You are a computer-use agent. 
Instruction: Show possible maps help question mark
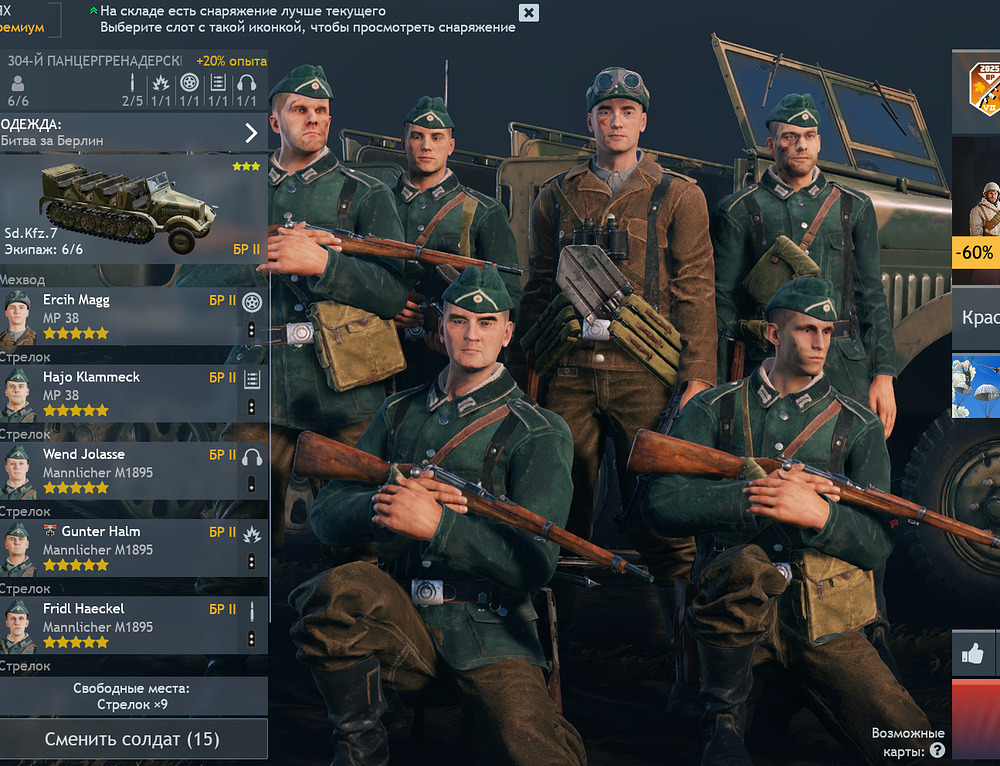(x=937, y=750)
